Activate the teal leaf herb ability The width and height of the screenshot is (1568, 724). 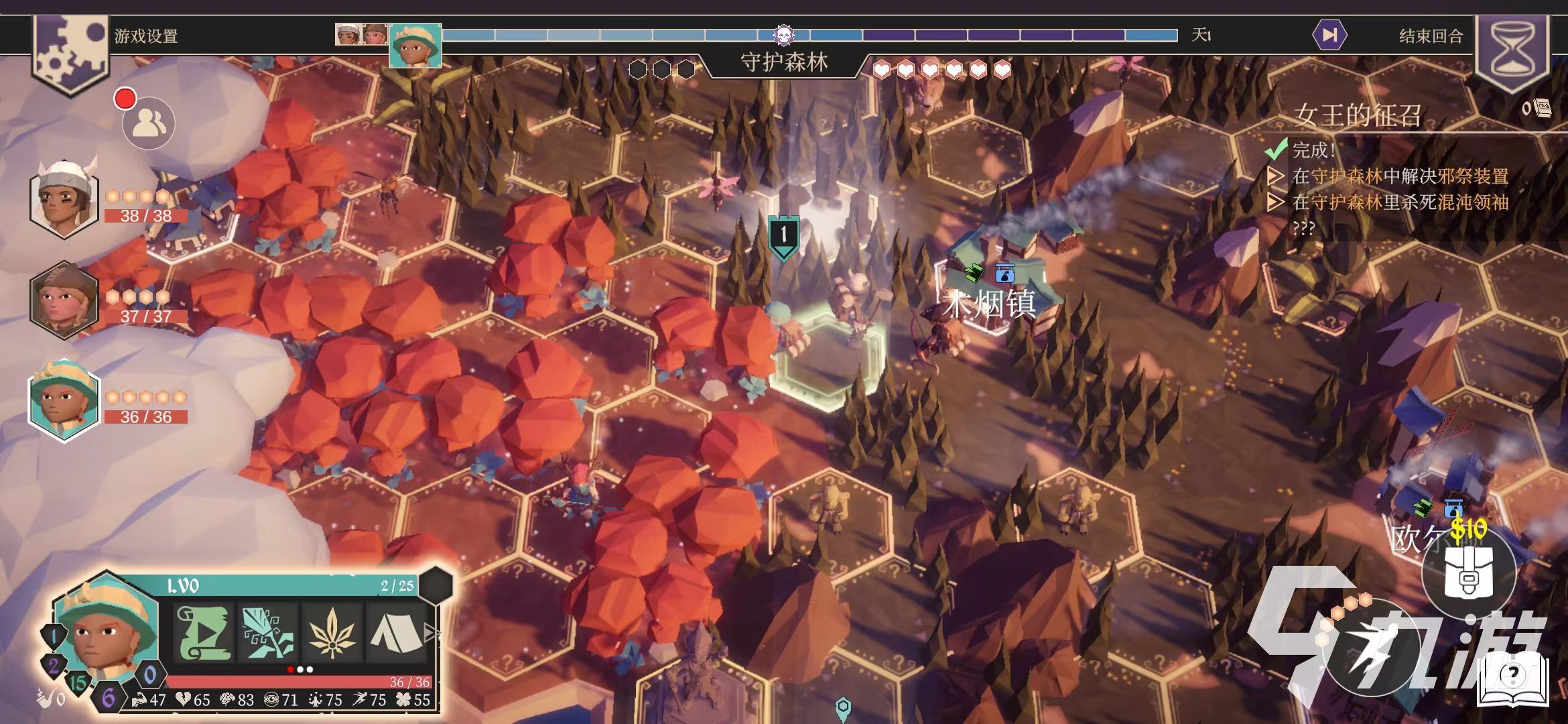tap(267, 632)
